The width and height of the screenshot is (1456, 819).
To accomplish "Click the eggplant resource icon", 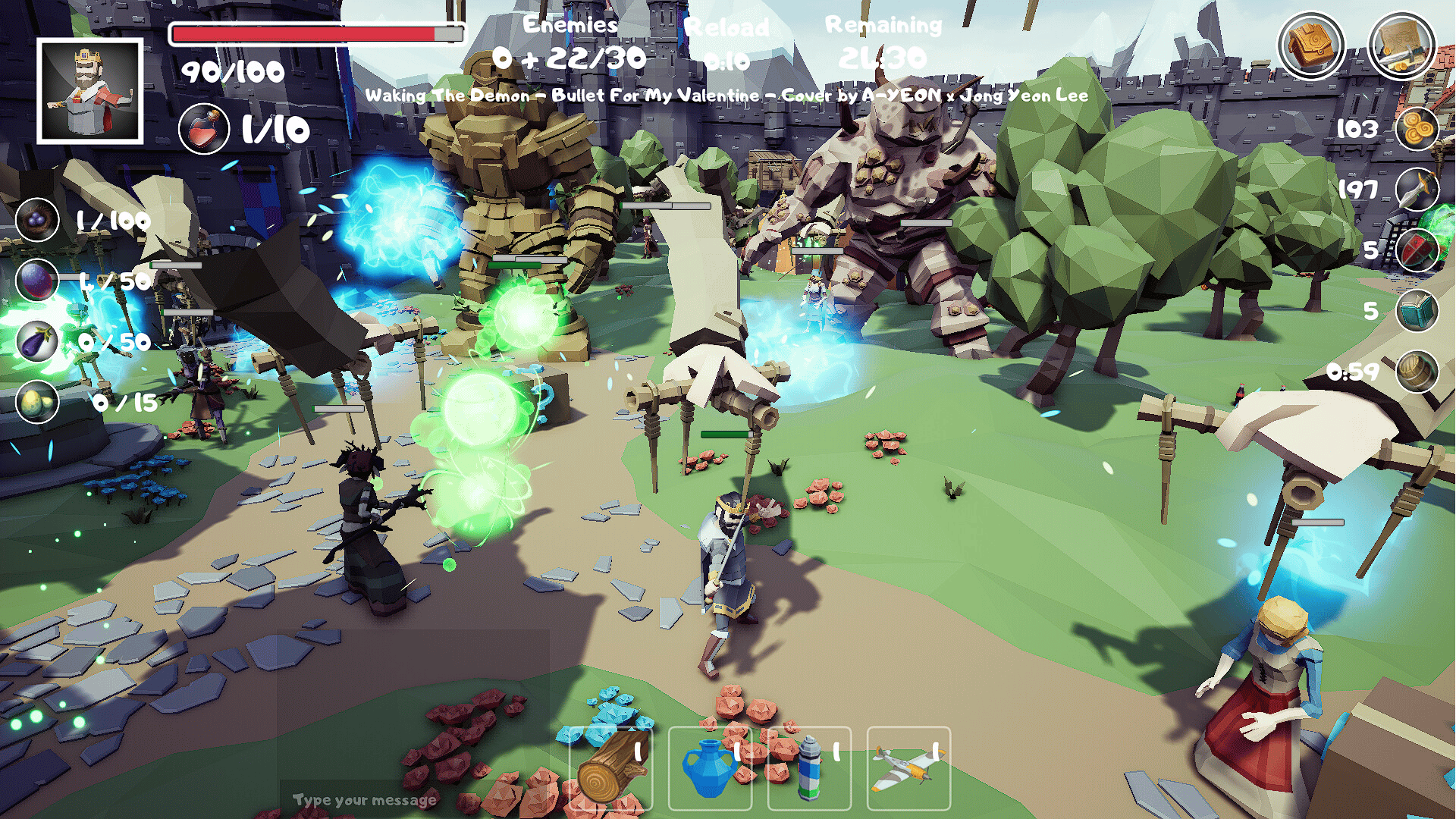I will pos(37,341).
